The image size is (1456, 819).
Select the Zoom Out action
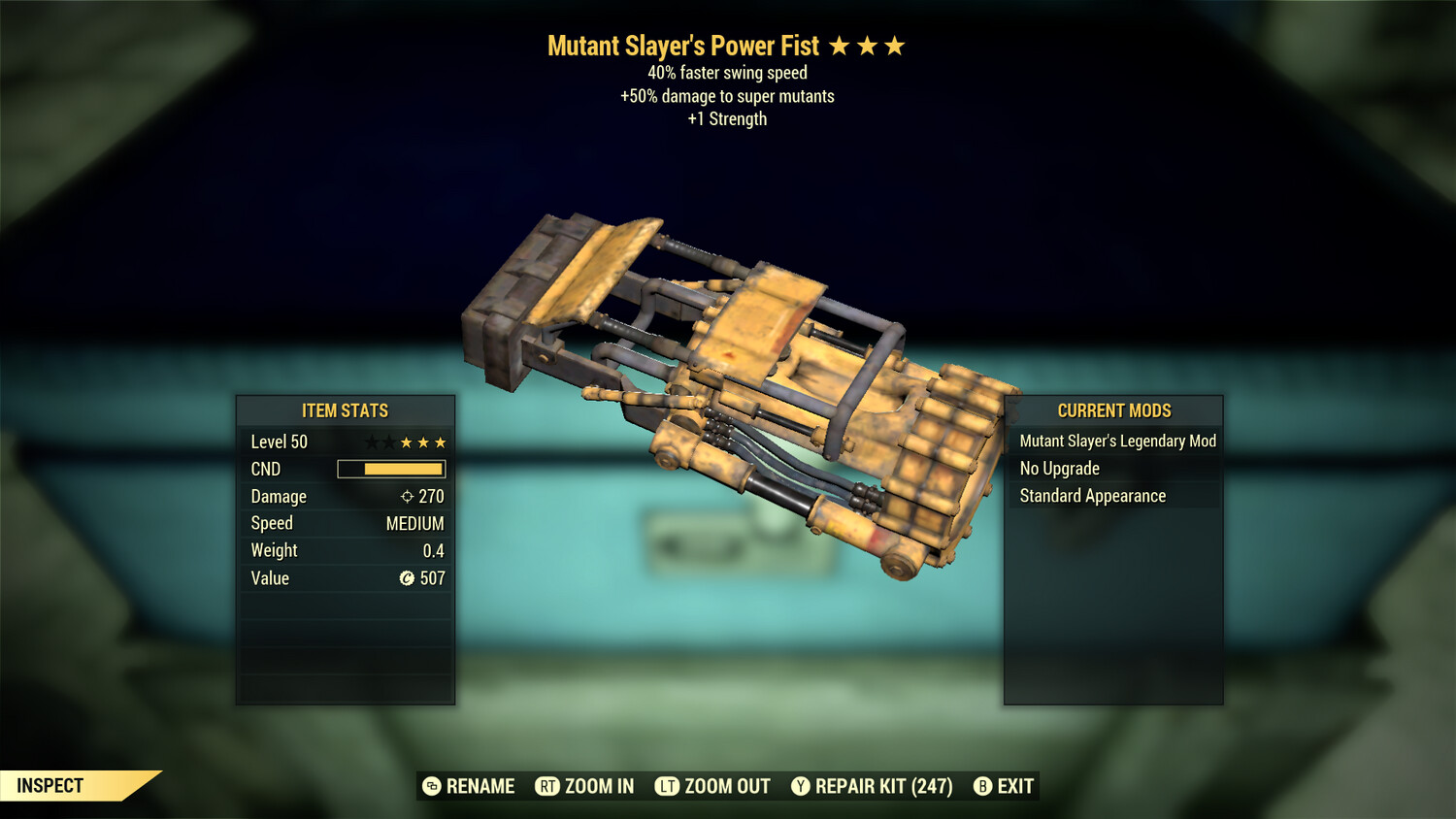pyautogui.click(x=713, y=786)
